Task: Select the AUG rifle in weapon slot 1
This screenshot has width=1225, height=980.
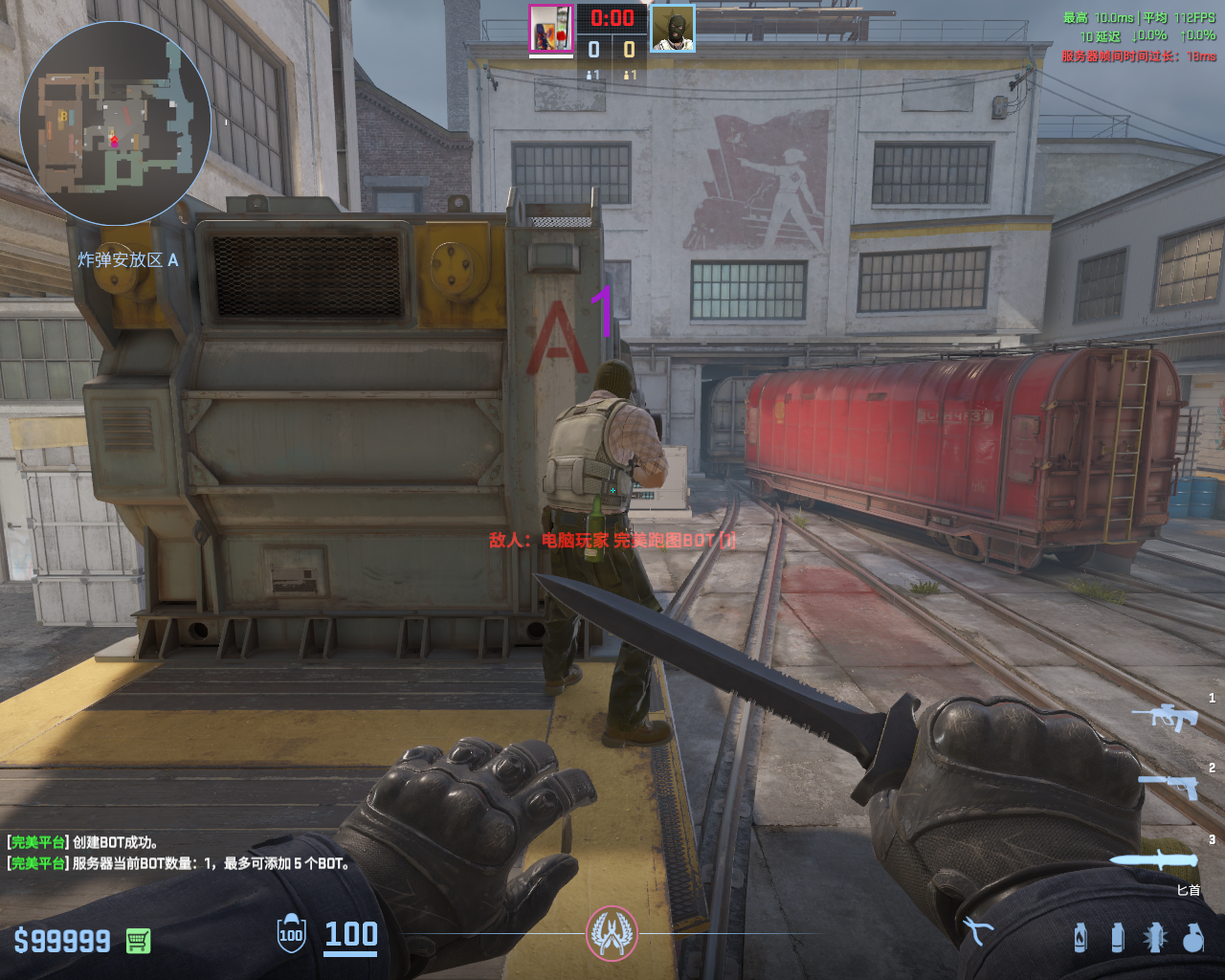Action: (x=1165, y=716)
